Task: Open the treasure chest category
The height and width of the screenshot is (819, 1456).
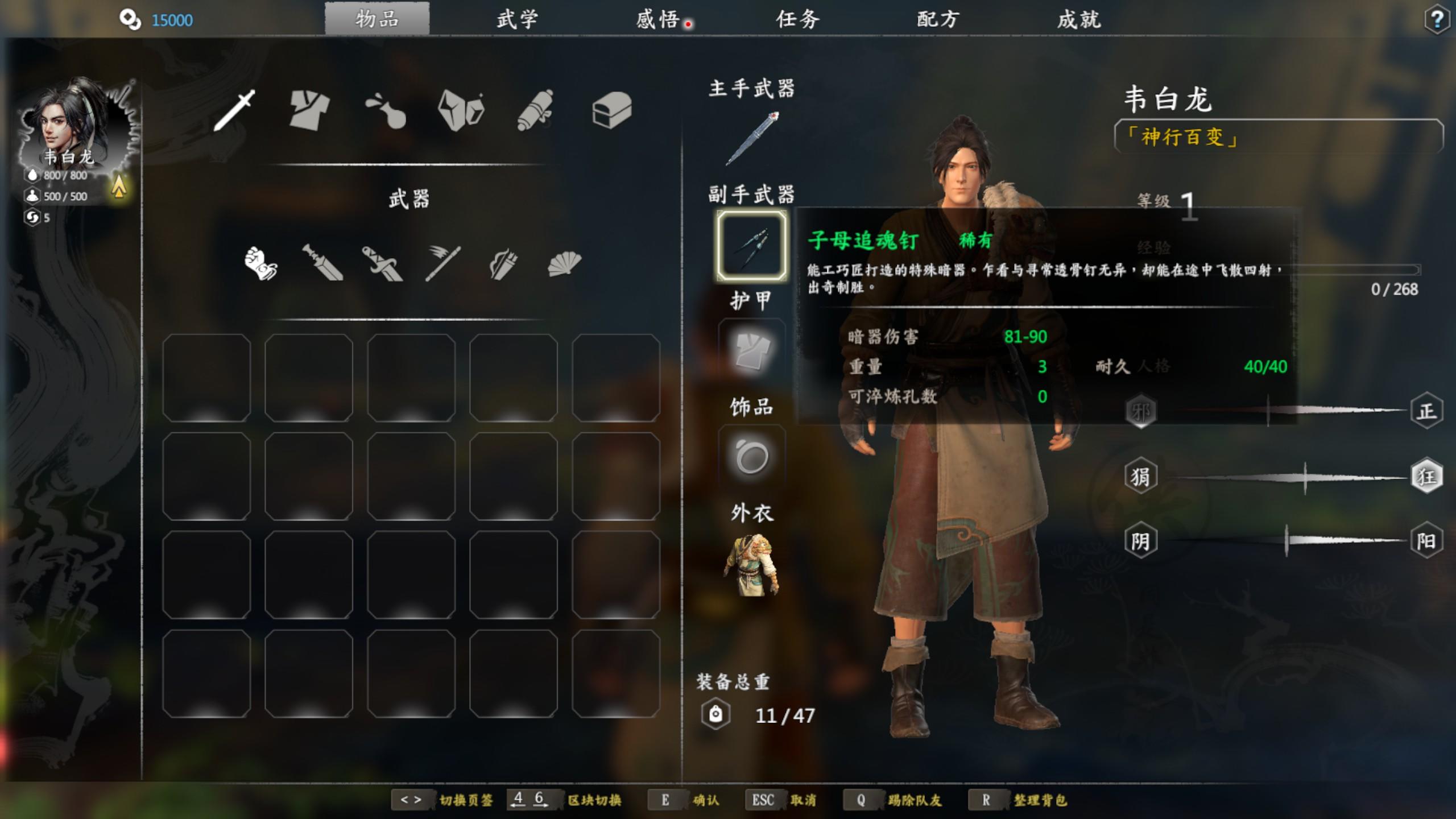Action: 612,110
